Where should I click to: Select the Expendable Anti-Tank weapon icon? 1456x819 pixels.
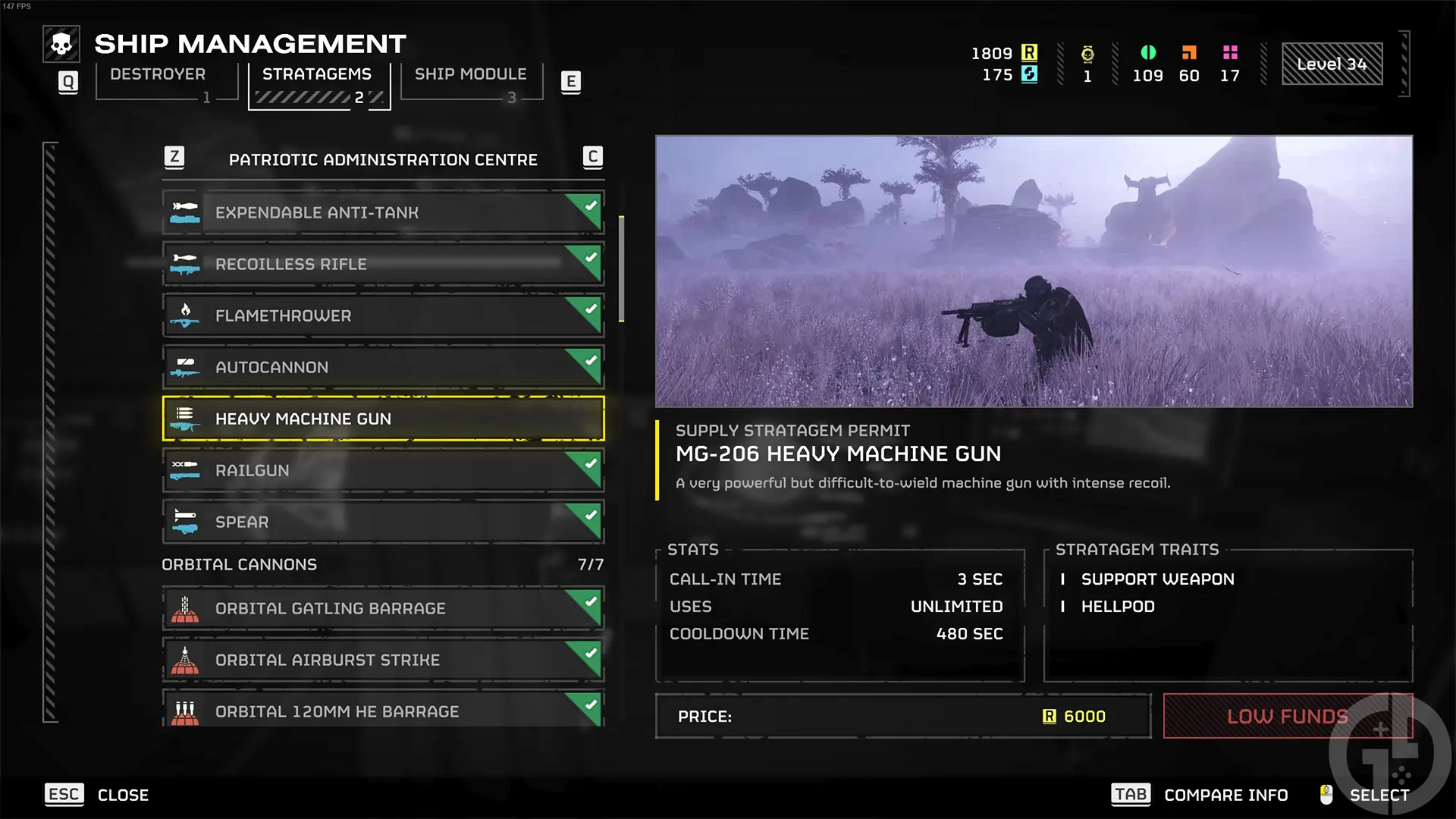[186, 212]
